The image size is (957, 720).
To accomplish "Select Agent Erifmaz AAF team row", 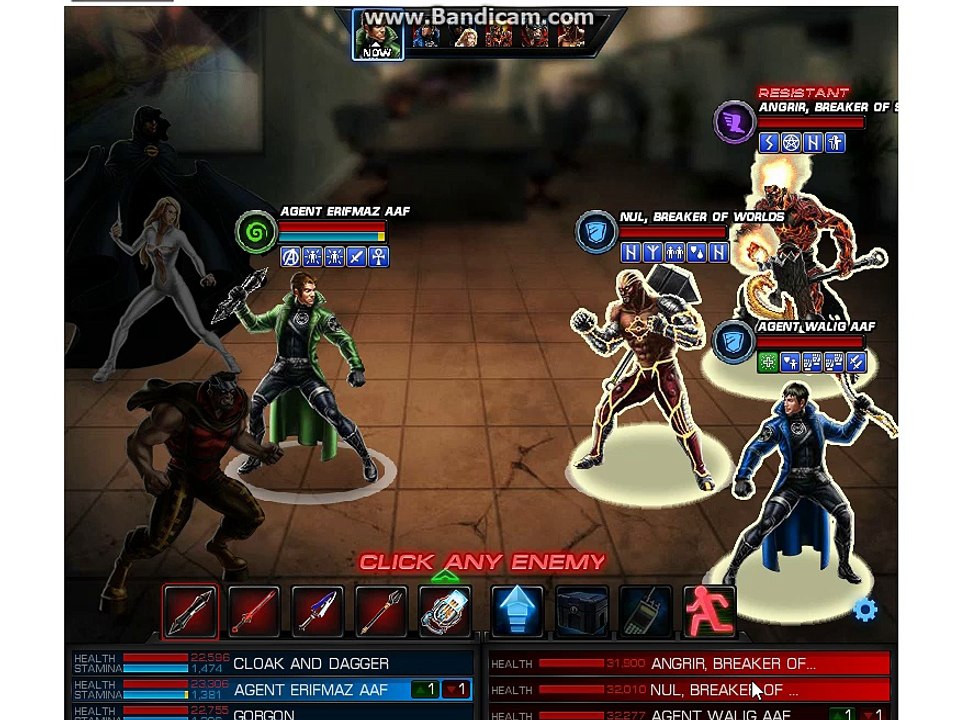I will [272, 689].
